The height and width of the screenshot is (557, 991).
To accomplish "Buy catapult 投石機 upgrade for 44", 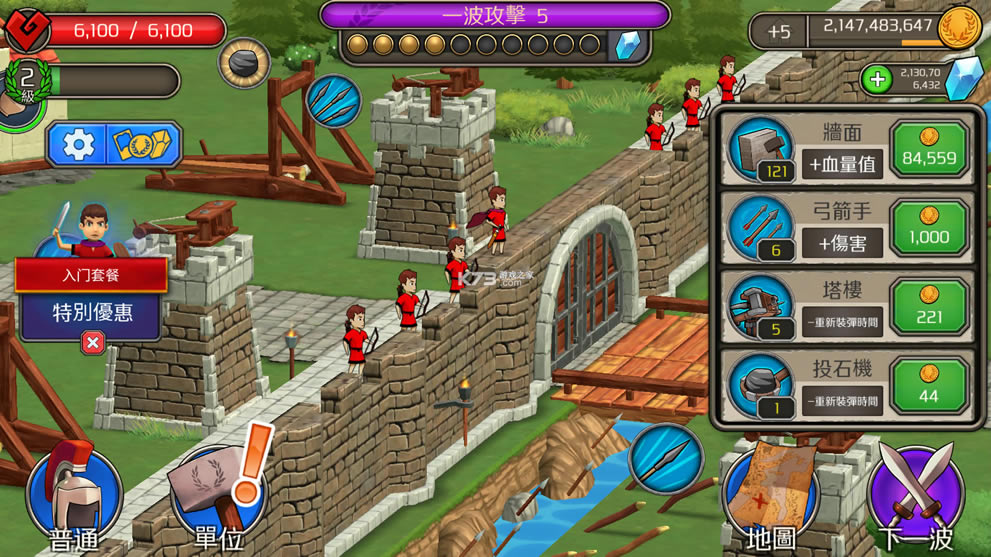I will click(929, 385).
